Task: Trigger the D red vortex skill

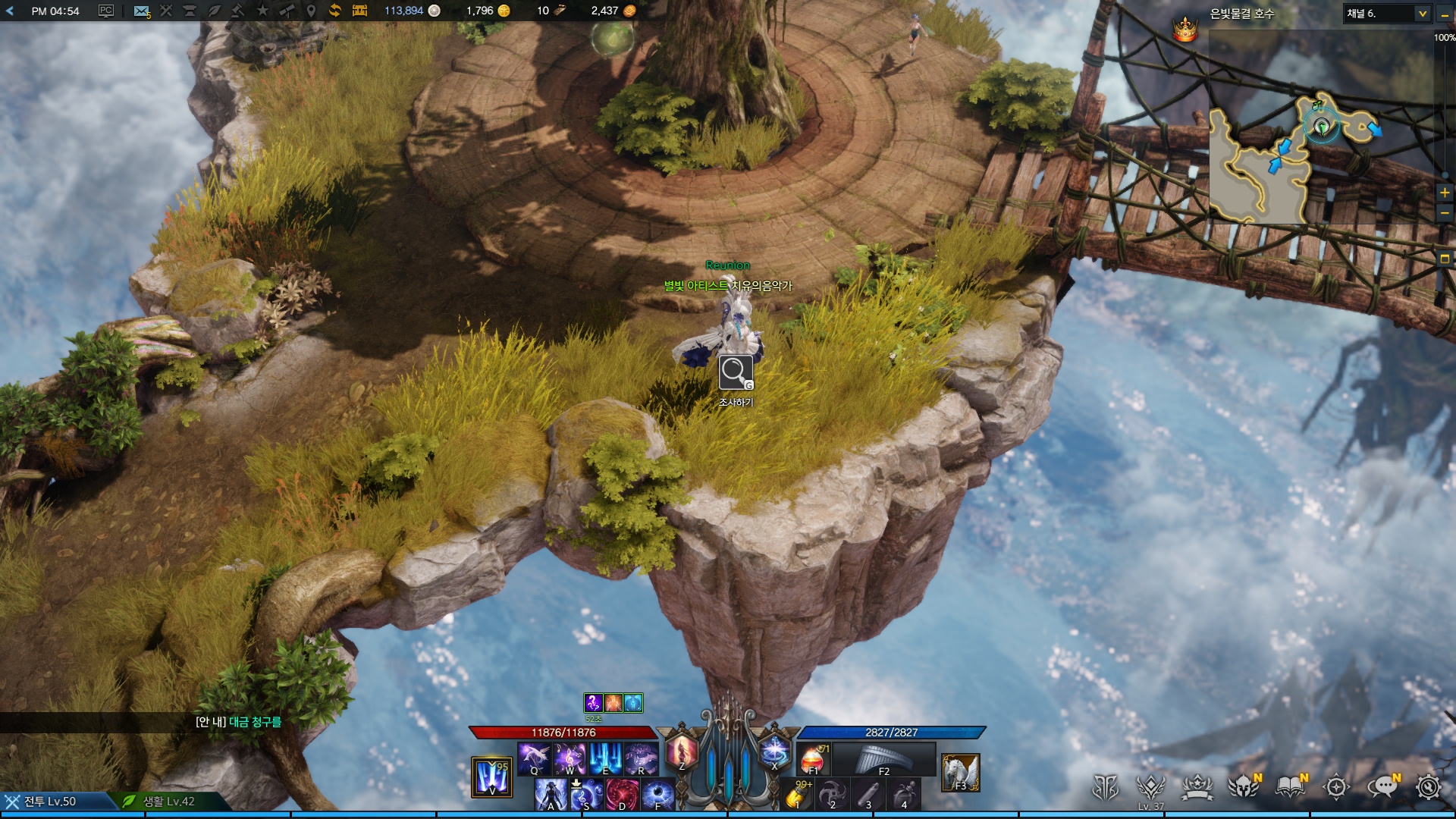Action: (622, 795)
